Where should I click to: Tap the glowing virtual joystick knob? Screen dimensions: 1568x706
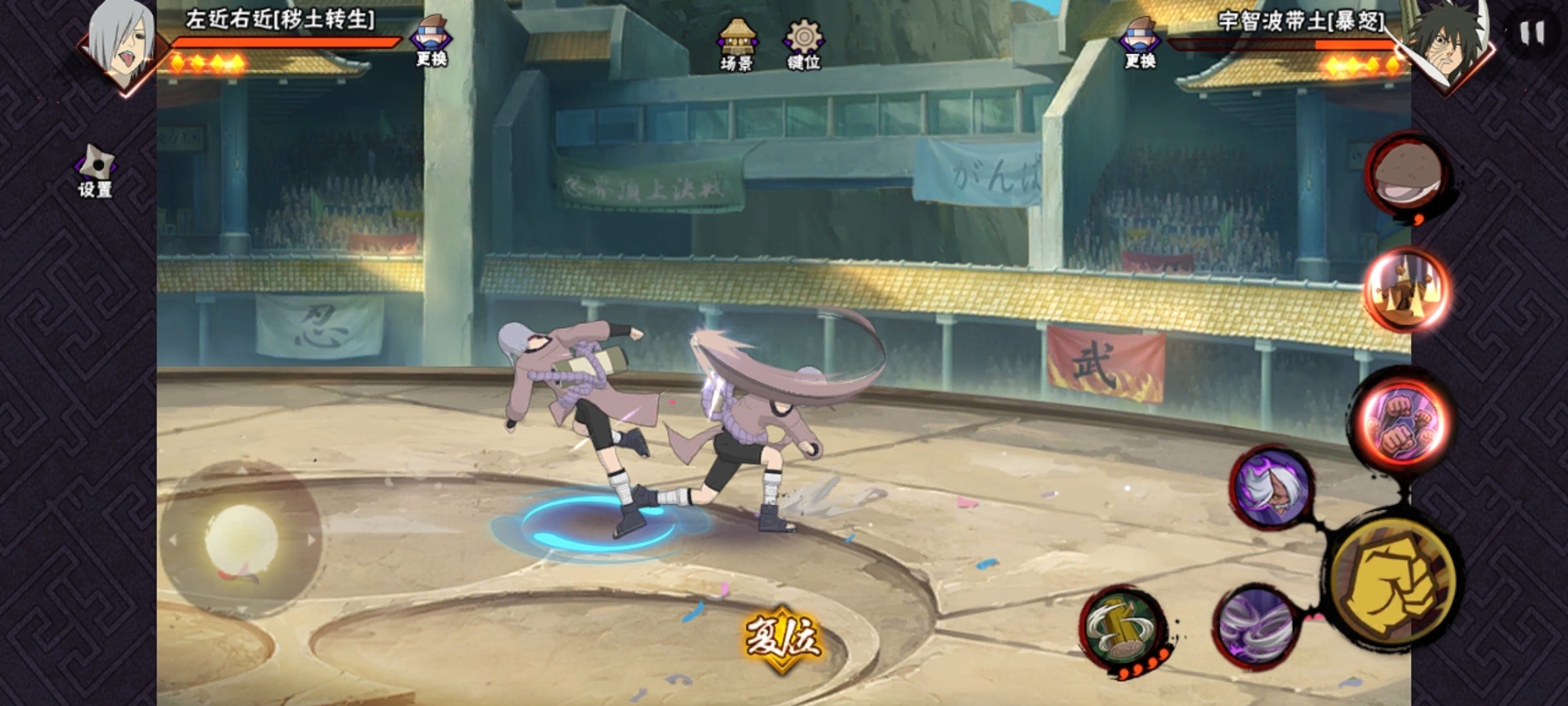tap(240, 540)
